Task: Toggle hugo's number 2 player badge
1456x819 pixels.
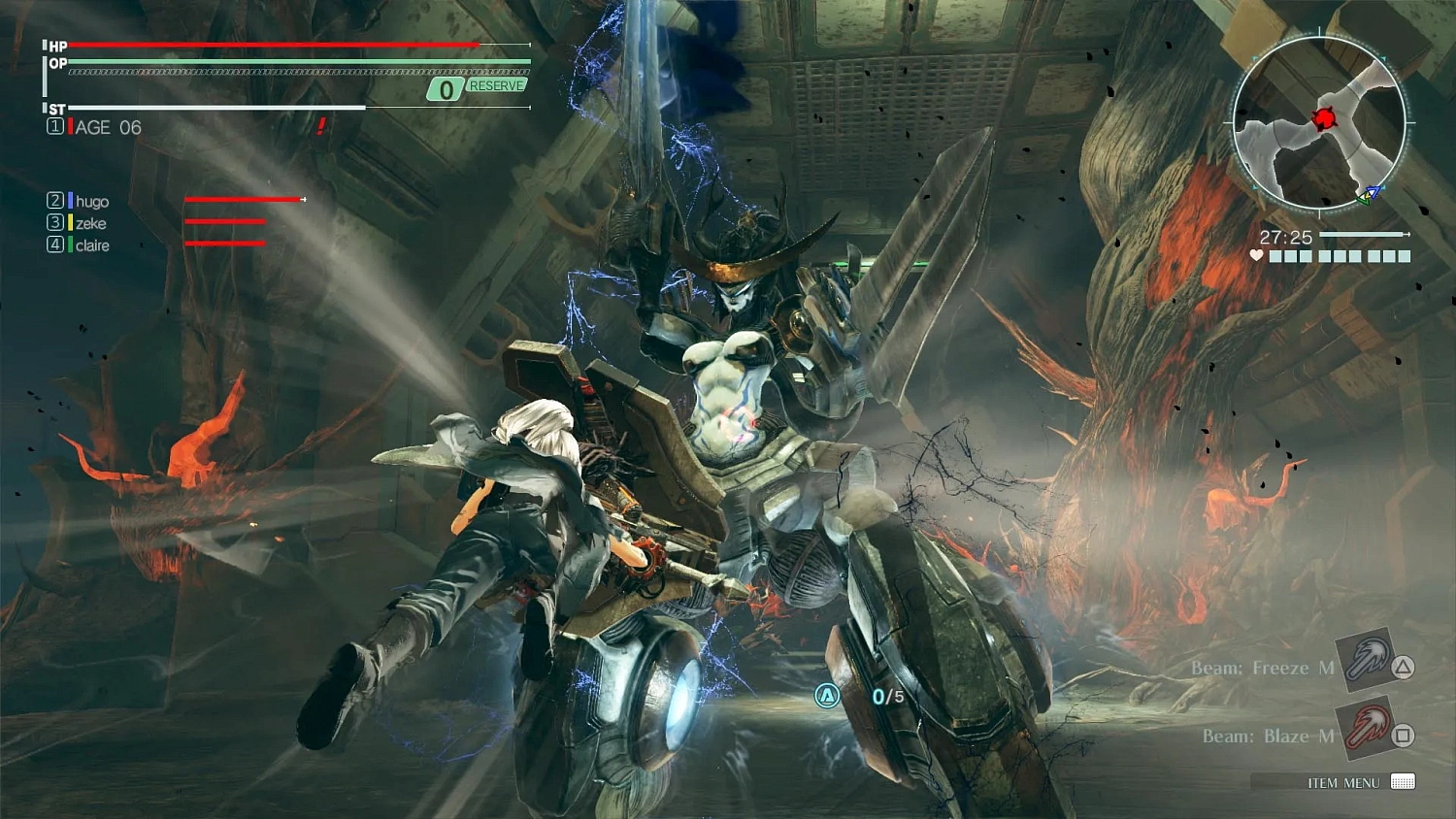Action: point(55,201)
